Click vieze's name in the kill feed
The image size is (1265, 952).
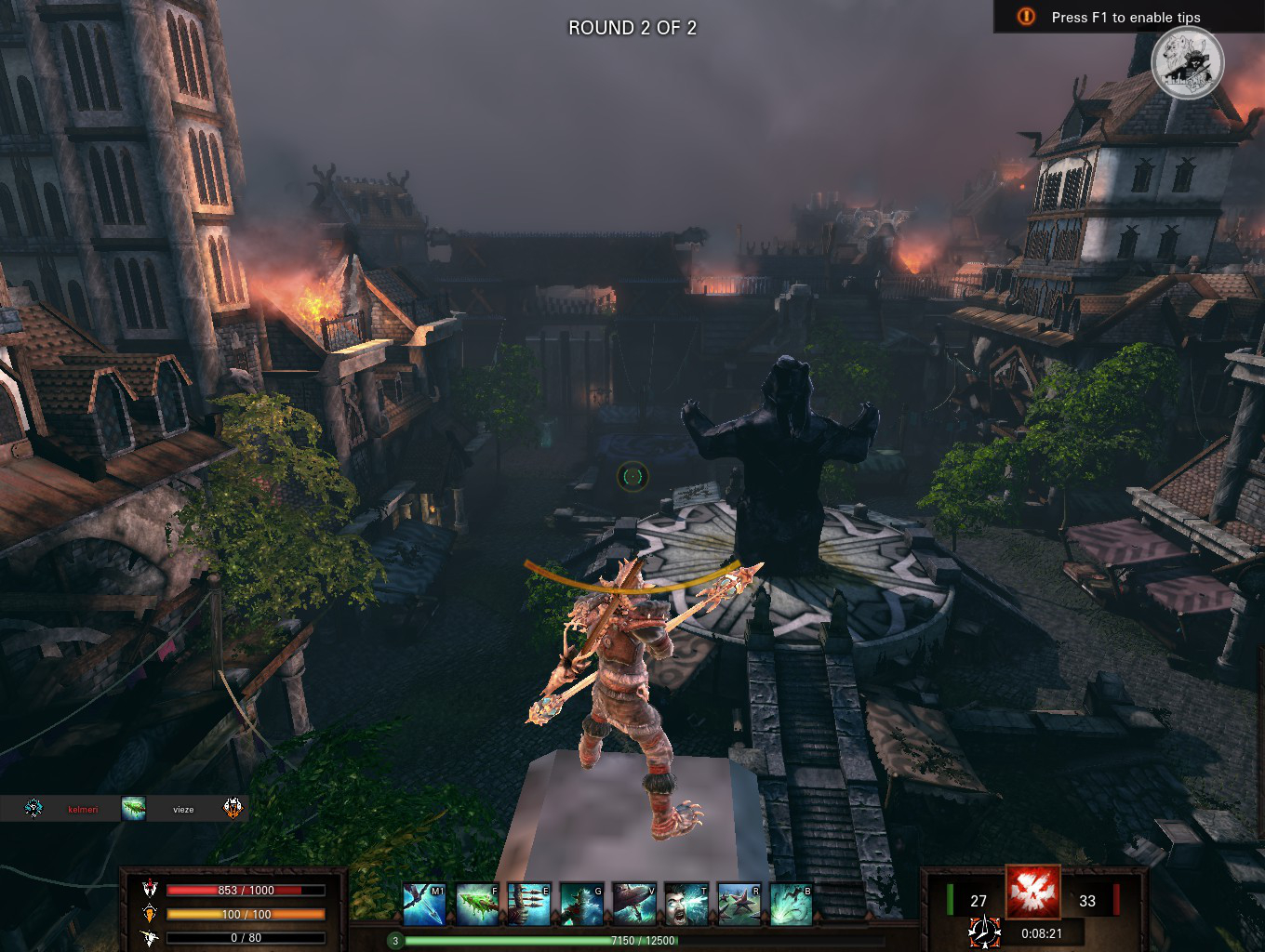183,809
